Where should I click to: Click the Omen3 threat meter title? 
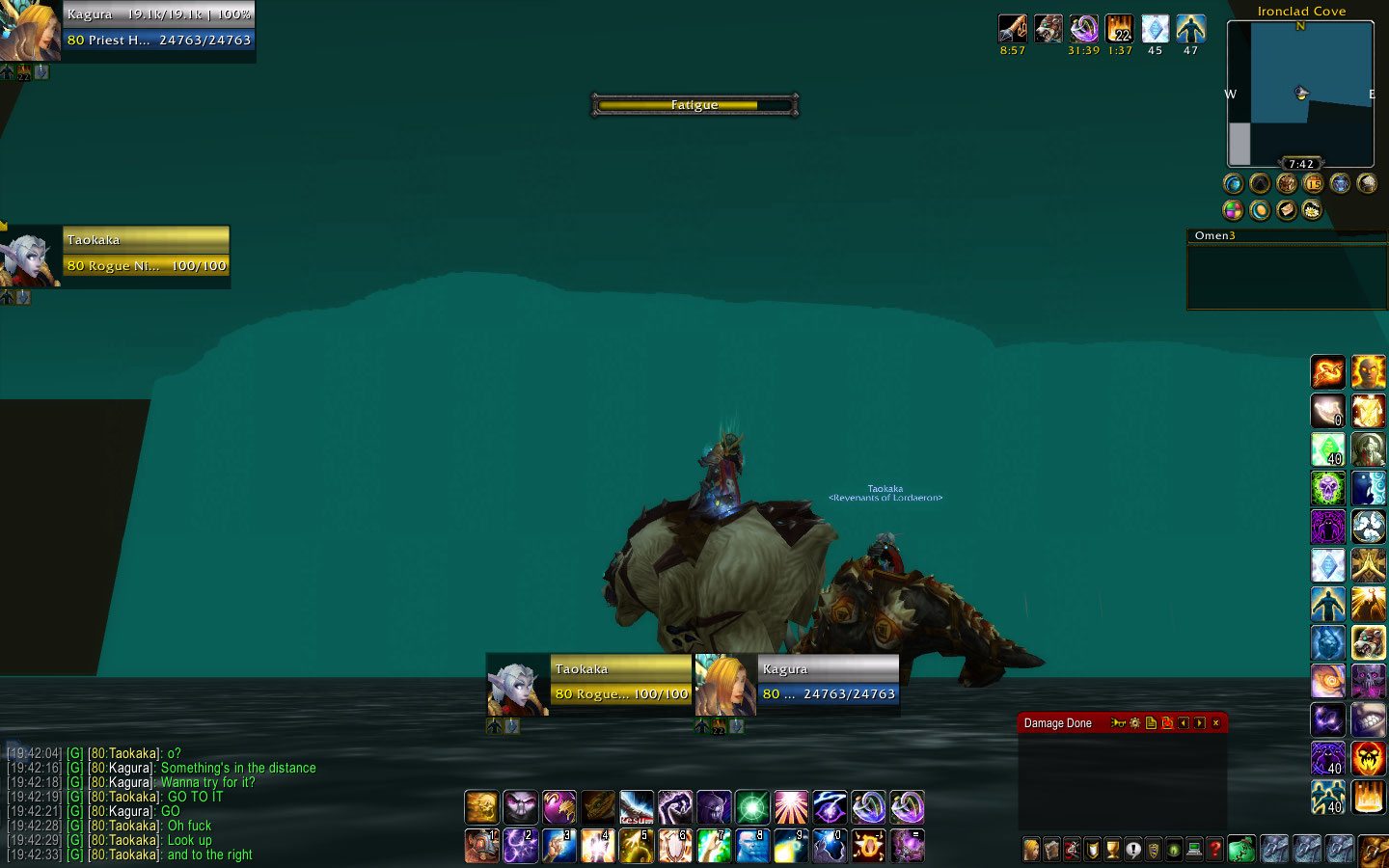[1214, 235]
